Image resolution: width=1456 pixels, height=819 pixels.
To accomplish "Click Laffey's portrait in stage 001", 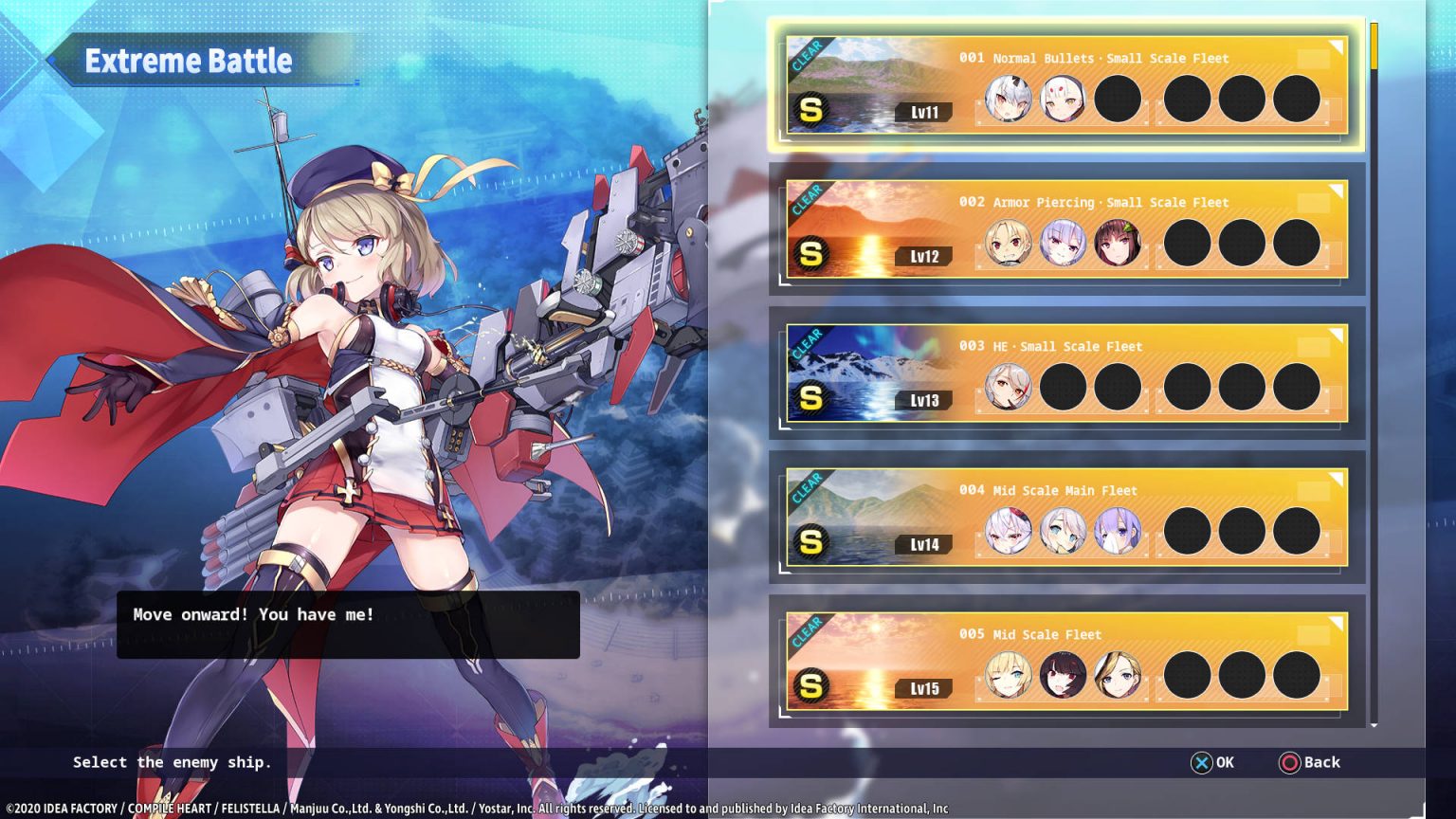I will [x=1008, y=99].
